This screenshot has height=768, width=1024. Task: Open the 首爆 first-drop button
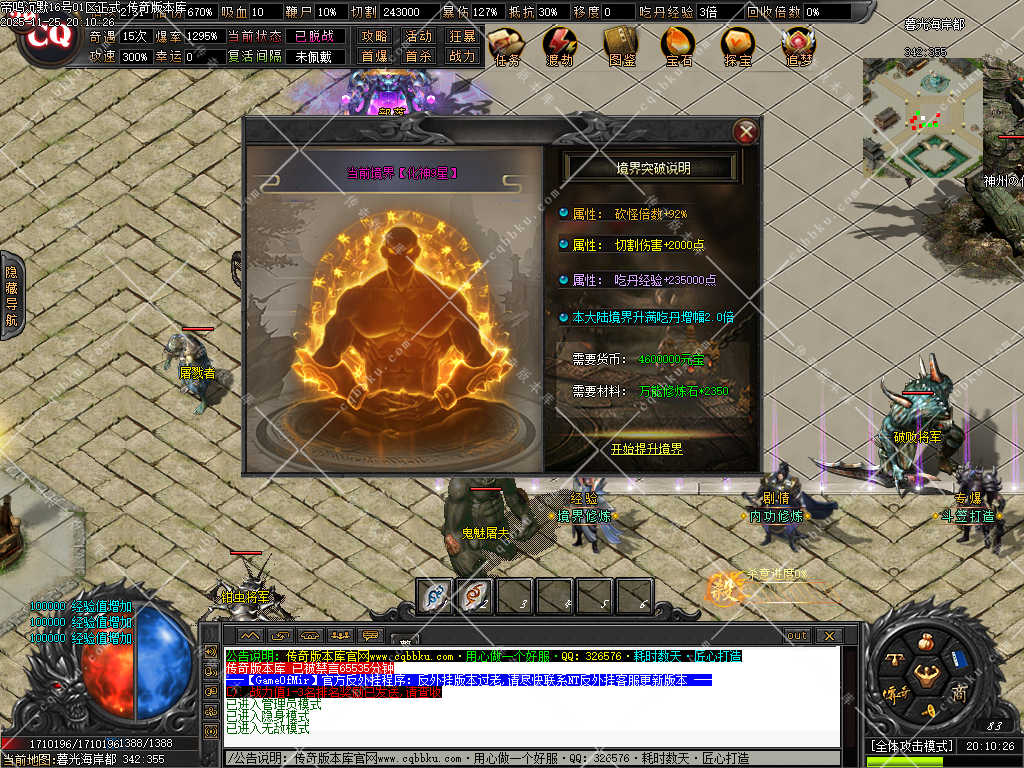click(374, 57)
